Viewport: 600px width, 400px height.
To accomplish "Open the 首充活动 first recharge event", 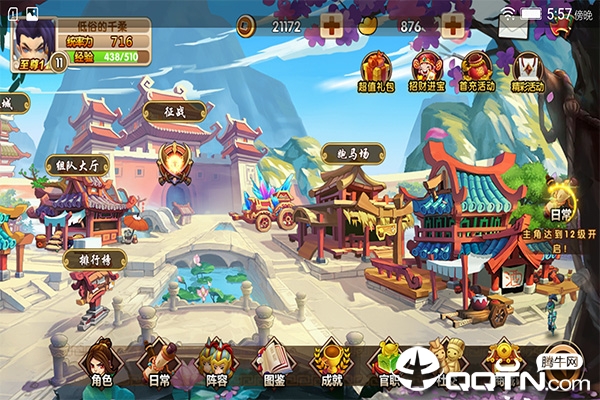I will point(476,72).
